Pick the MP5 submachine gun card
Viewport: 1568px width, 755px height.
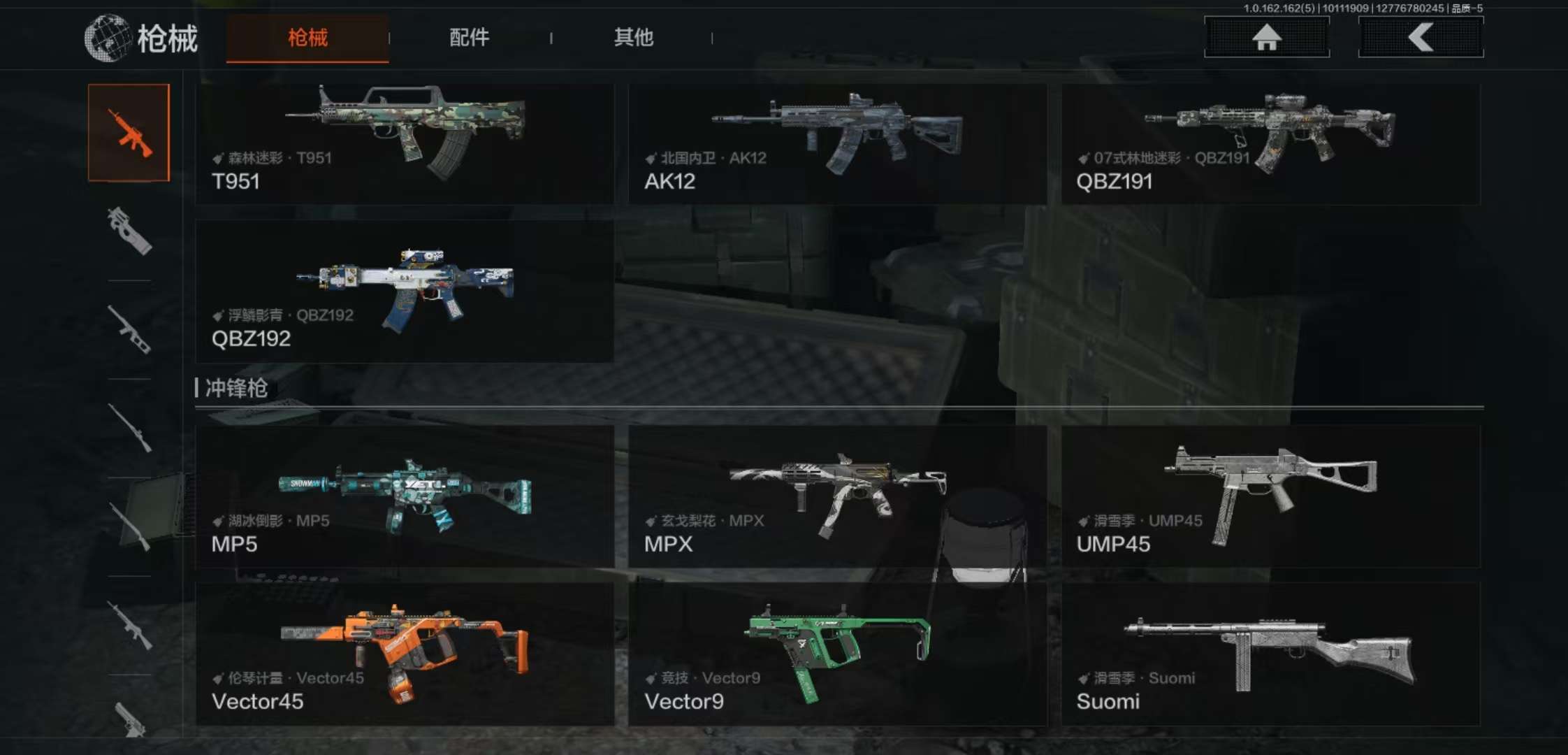pos(405,496)
